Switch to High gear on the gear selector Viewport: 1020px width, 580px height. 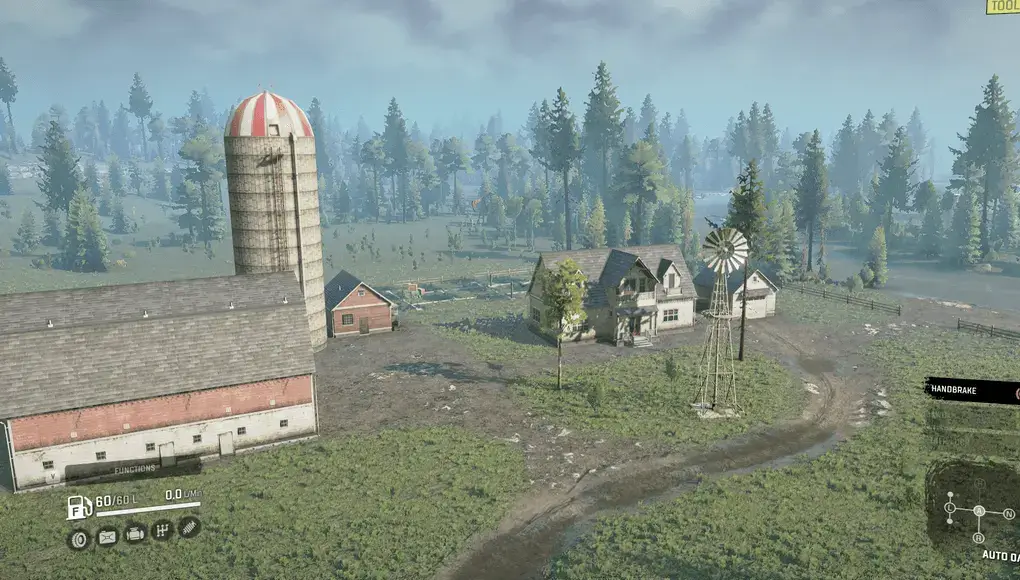(x=979, y=484)
